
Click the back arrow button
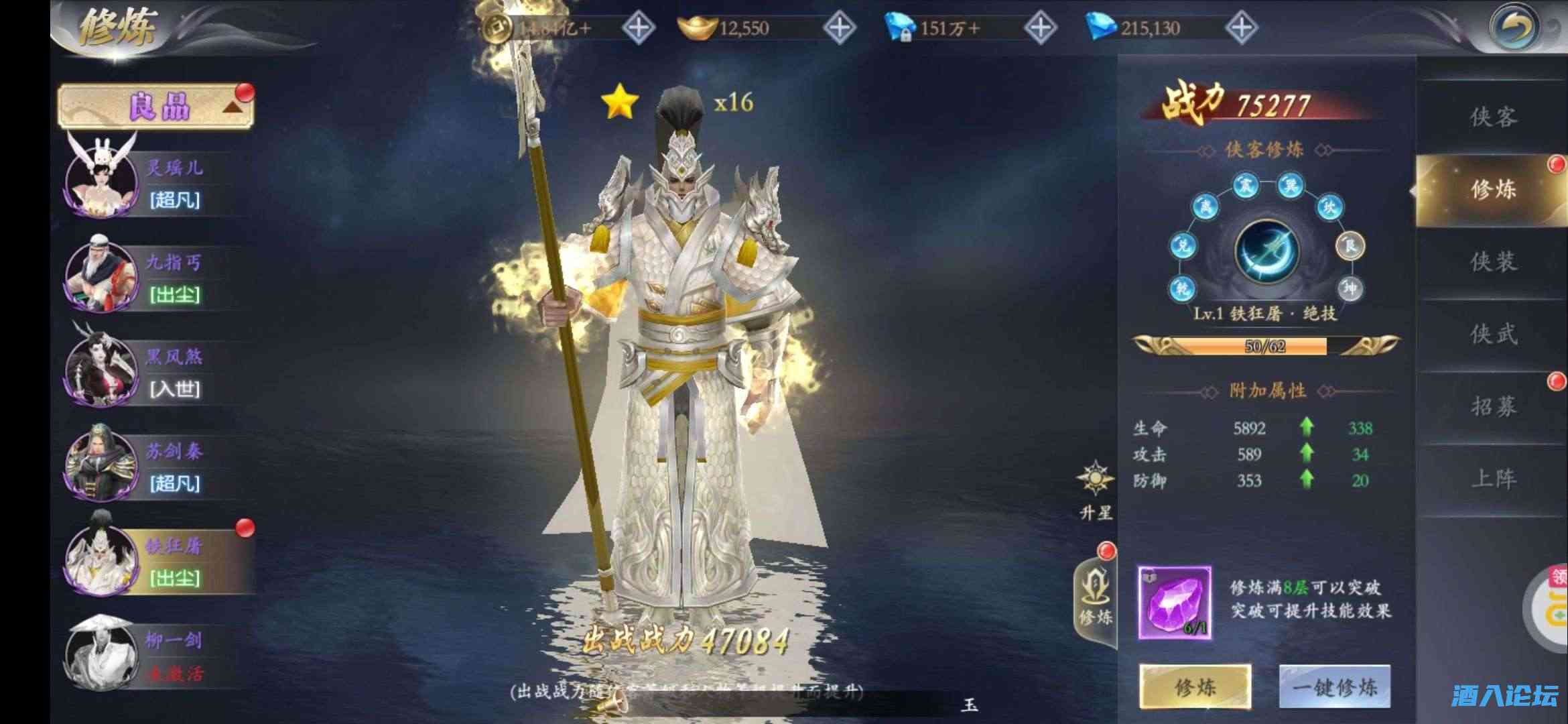click(x=1514, y=27)
